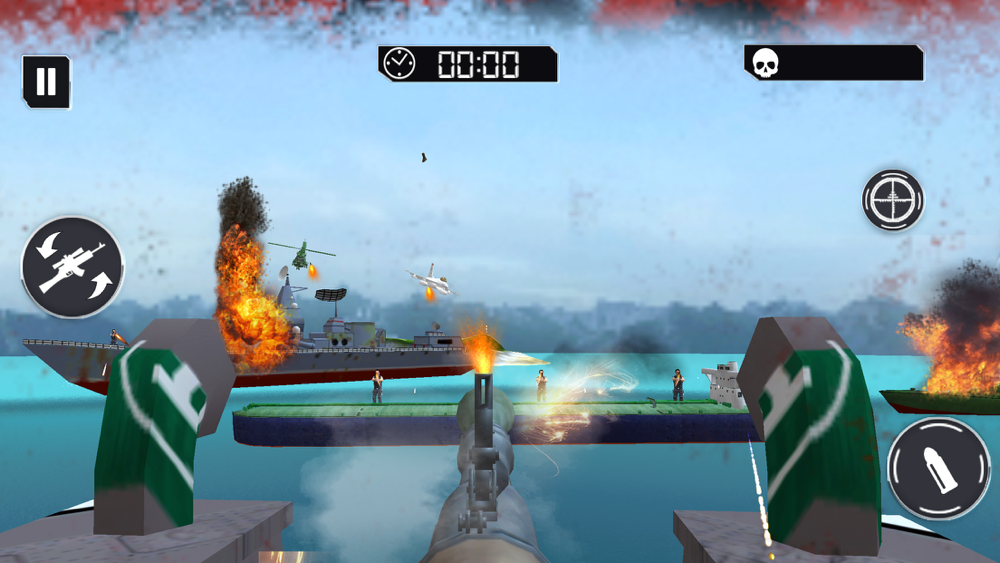Viewport: 1000px width, 563px height.
Task: Pause the game
Action: 46,82
